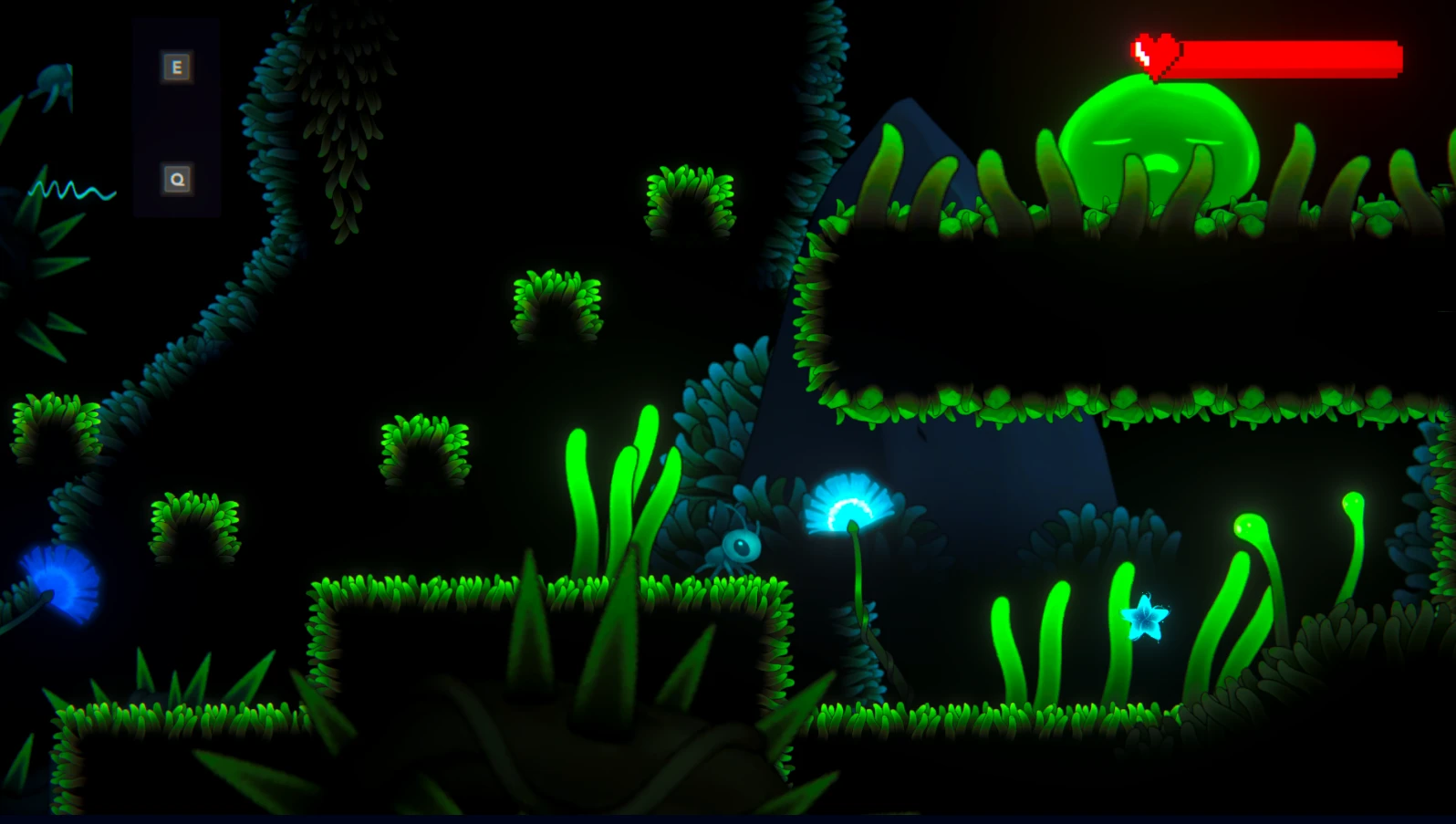Activate the cyan sound wave ability
This screenshot has height=824, width=1456.
pos(71,191)
